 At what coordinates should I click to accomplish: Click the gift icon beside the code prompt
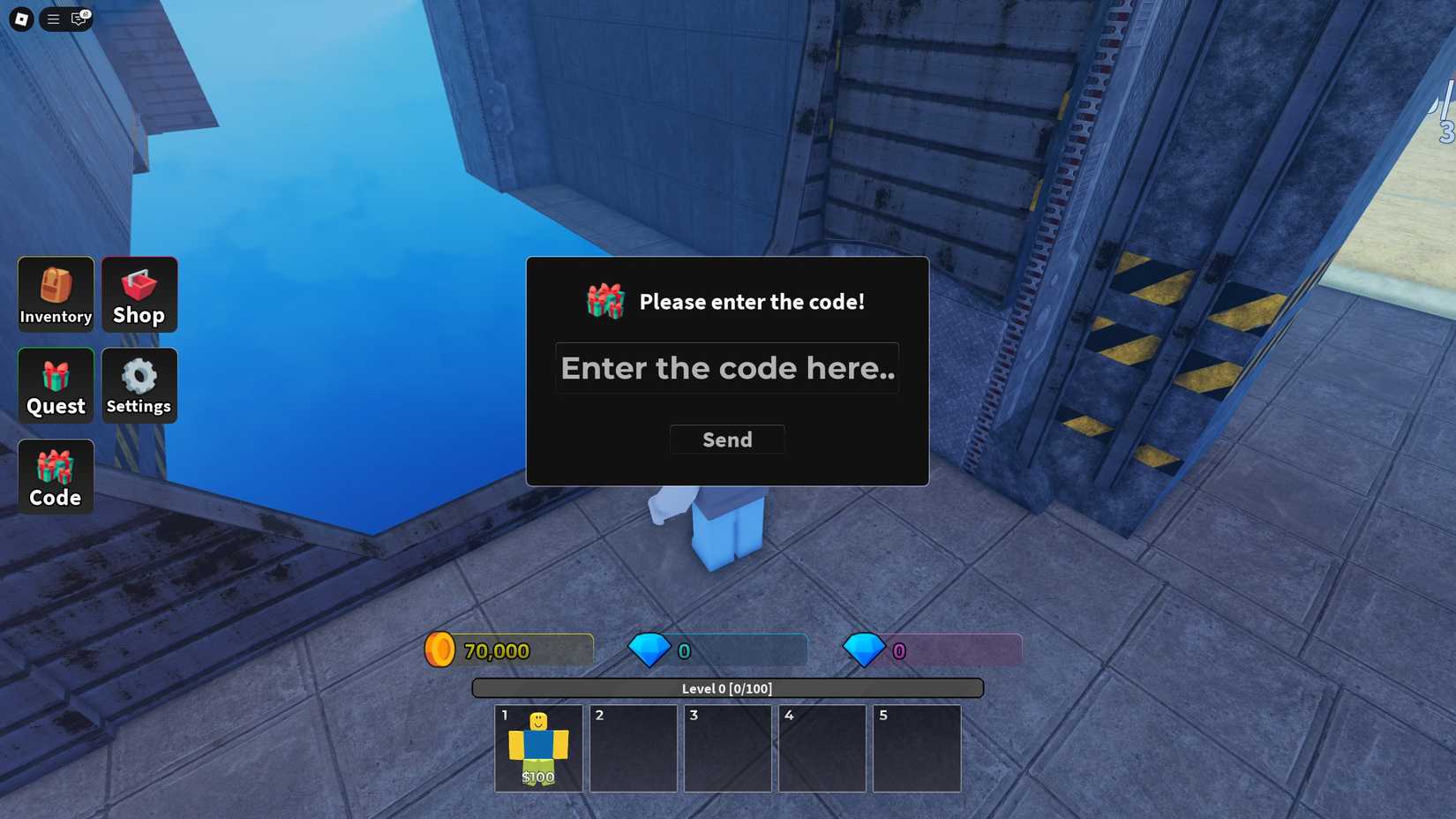click(x=605, y=301)
